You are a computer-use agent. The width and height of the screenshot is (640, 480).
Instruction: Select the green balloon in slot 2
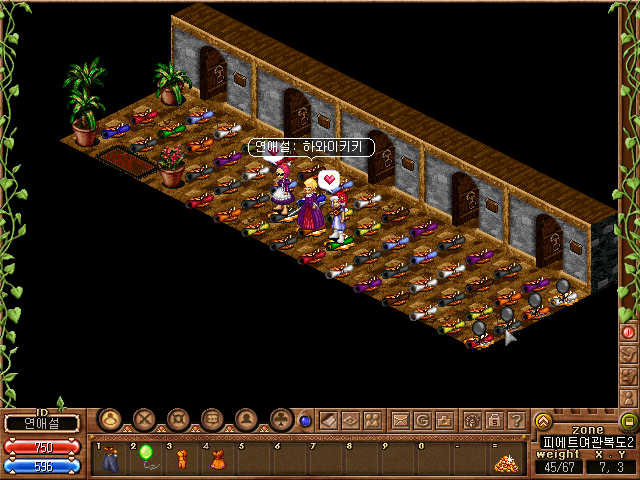pyautogui.click(x=146, y=455)
